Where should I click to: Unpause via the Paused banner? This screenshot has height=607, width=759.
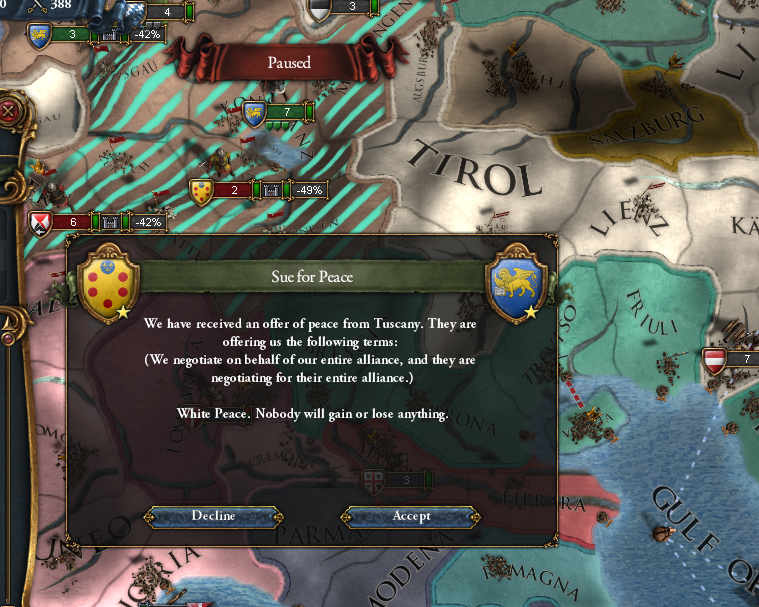(x=288, y=62)
